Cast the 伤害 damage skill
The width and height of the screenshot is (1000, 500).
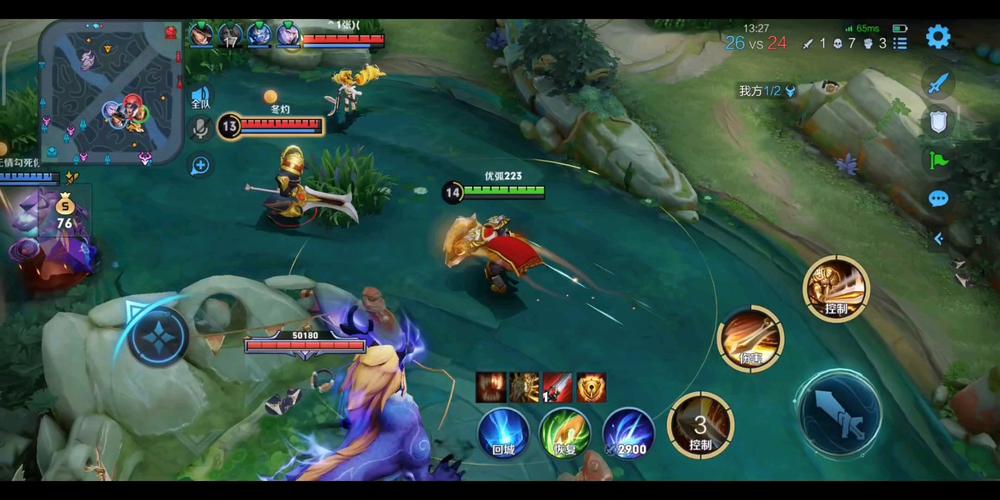coord(750,339)
